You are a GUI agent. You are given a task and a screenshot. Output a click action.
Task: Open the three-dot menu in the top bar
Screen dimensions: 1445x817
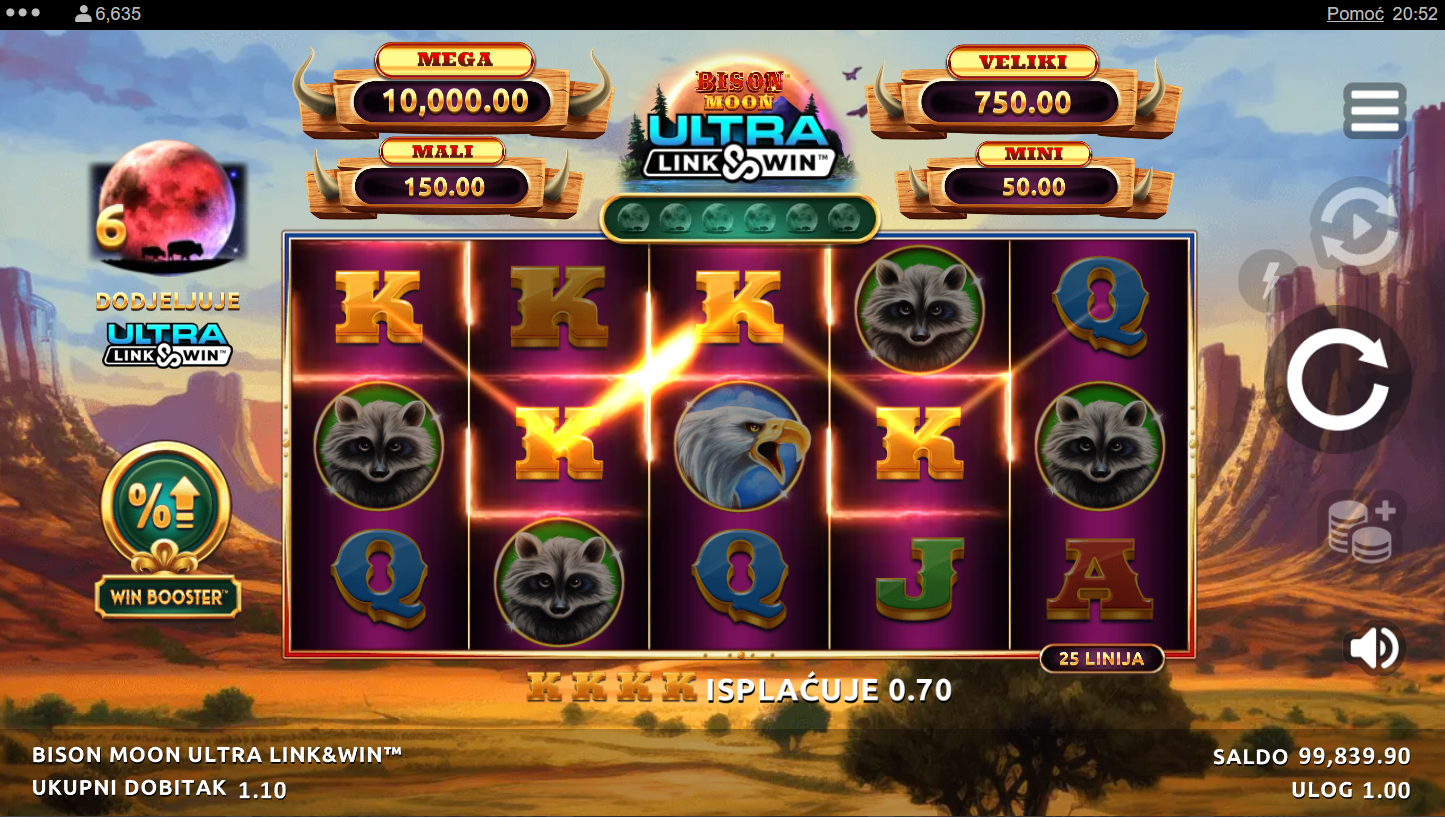coord(23,14)
